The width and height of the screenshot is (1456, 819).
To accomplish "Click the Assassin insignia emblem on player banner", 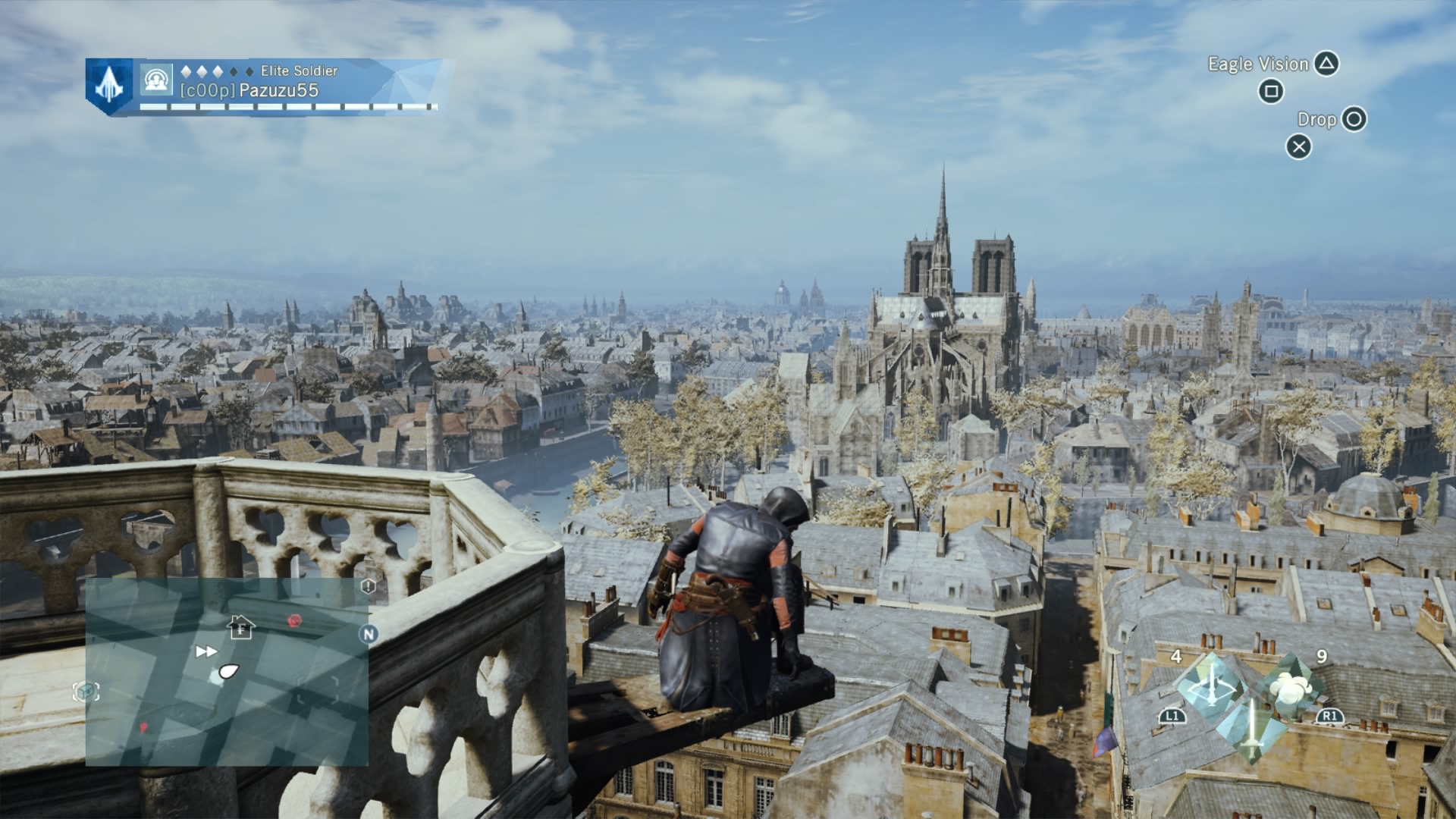I will tap(109, 86).
